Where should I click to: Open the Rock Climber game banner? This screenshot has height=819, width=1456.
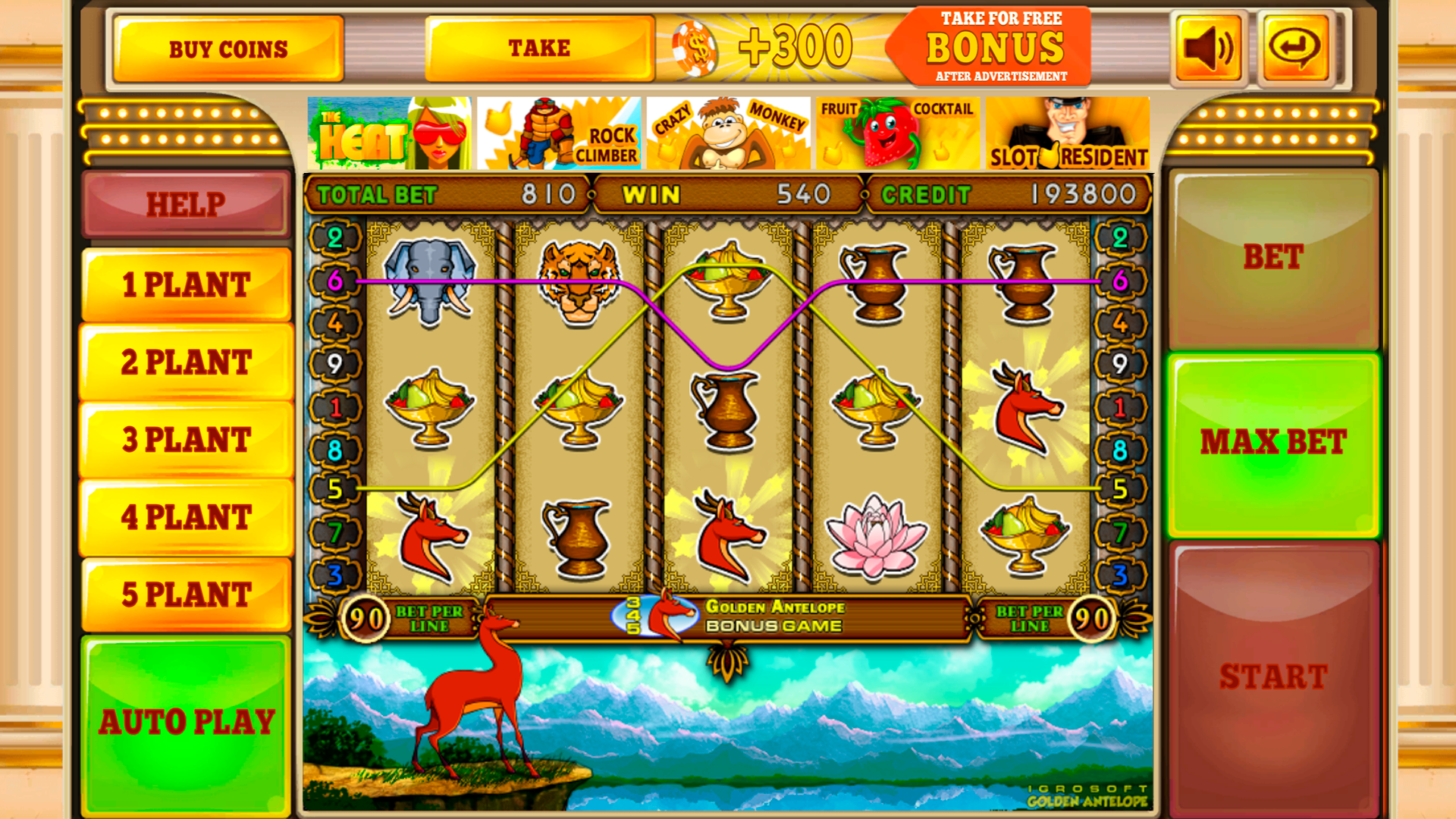pyautogui.click(x=559, y=132)
